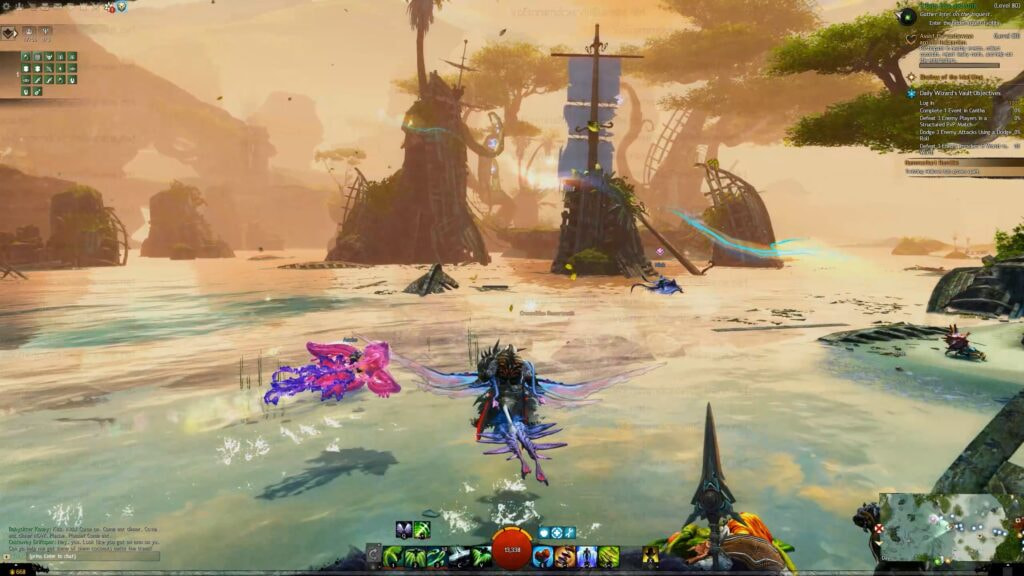
Task: Select the renown heart task in tracker
Action: [x=911, y=38]
